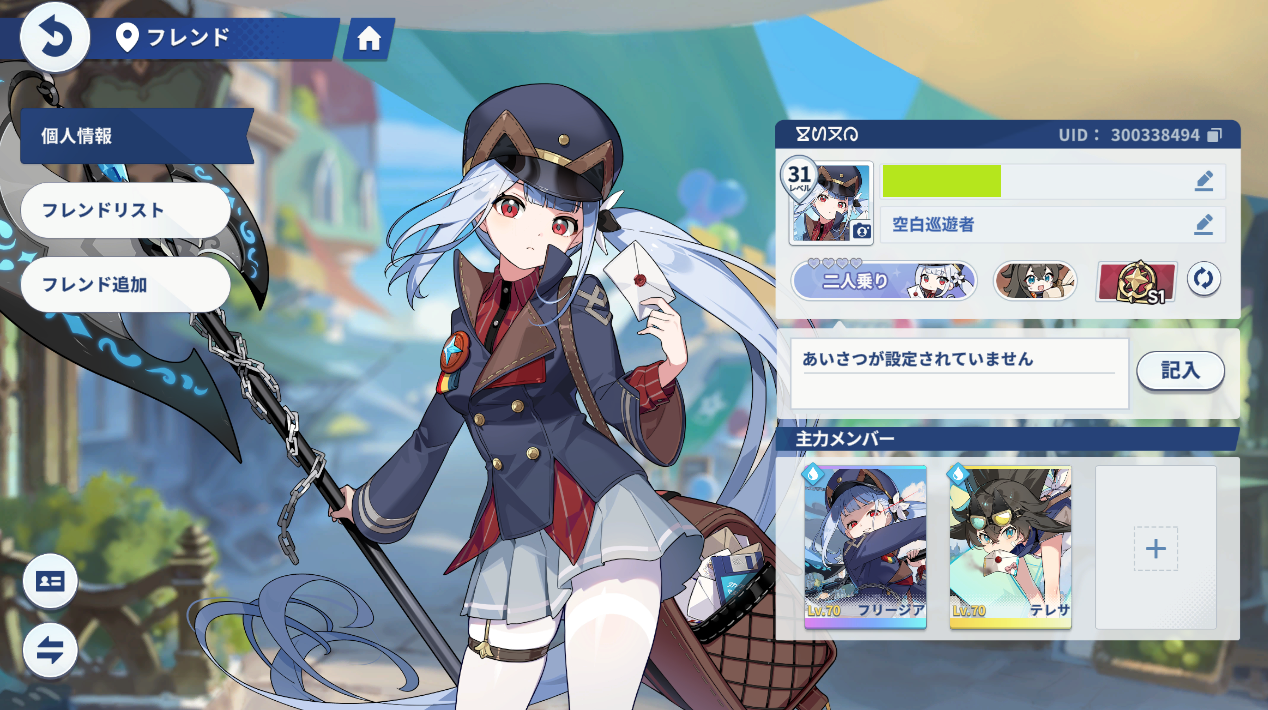The height and width of the screenshot is (710, 1268).
Task: Edit the player name
Action: [x=1204, y=181]
